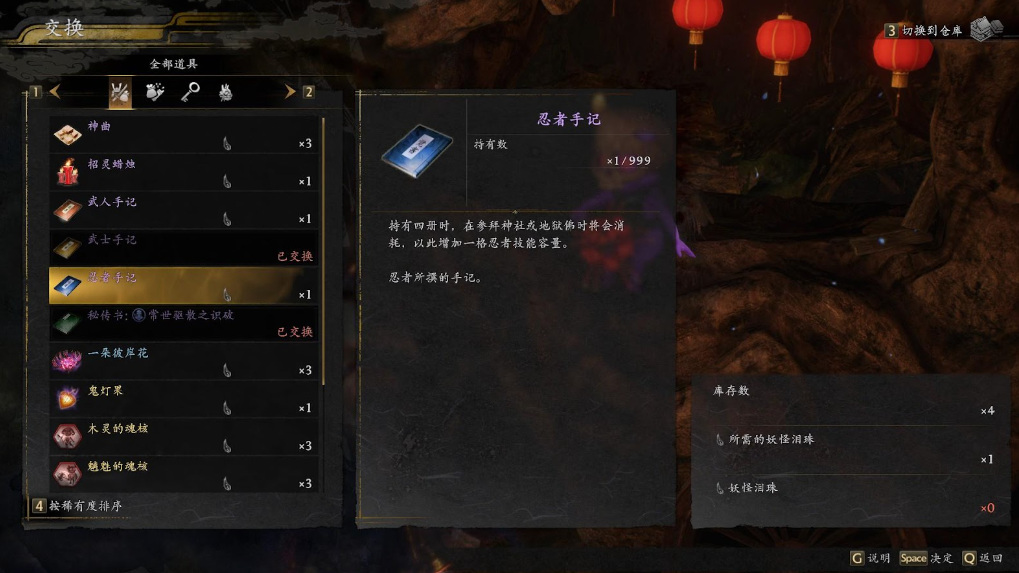The width and height of the screenshot is (1019, 573).
Task: Go to the previous category with left arrow
Action: tap(55, 92)
